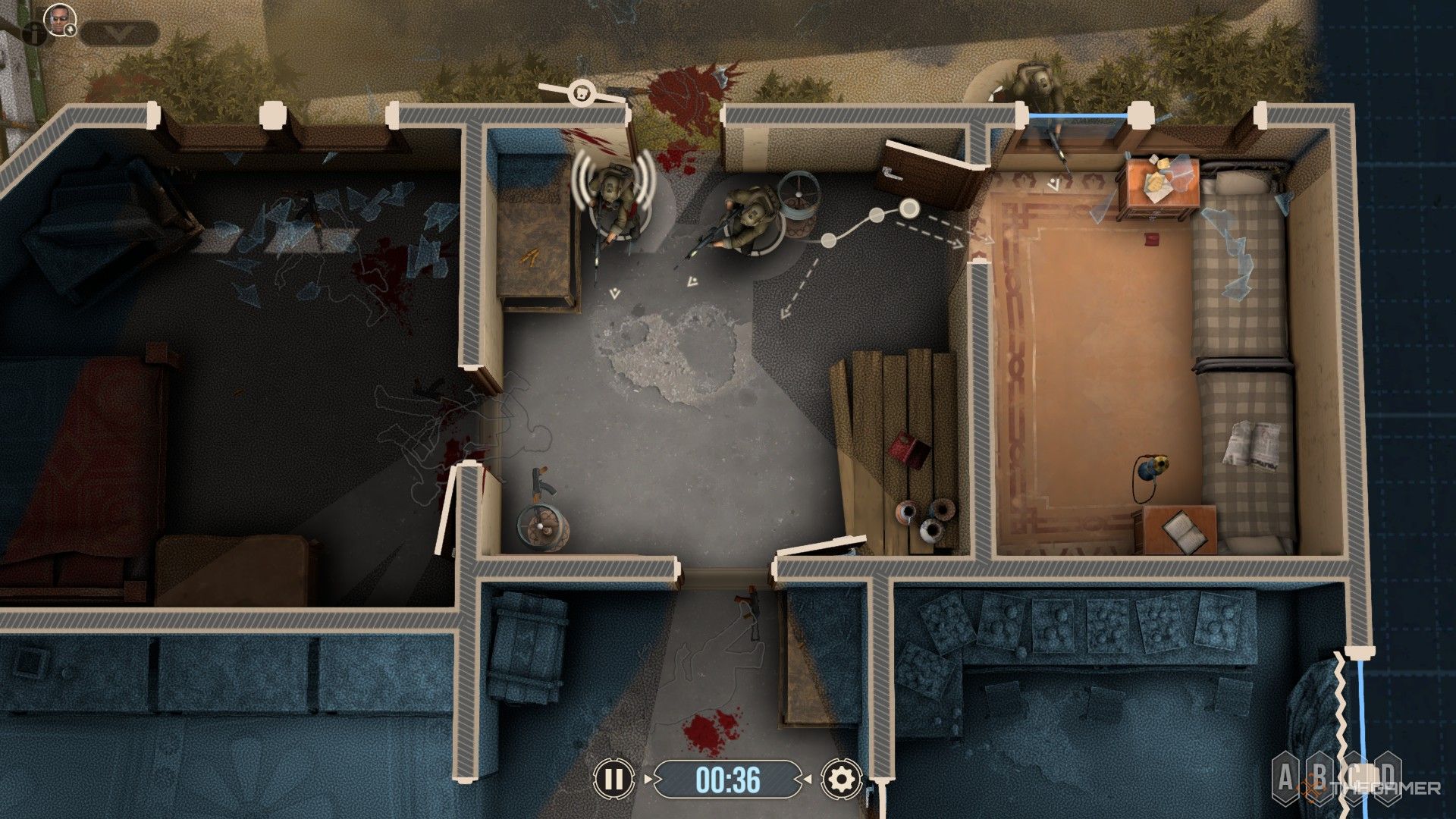Expand the chevron dropdown beside the portrait
Image resolution: width=1456 pixels, height=819 pixels.
[x=119, y=33]
